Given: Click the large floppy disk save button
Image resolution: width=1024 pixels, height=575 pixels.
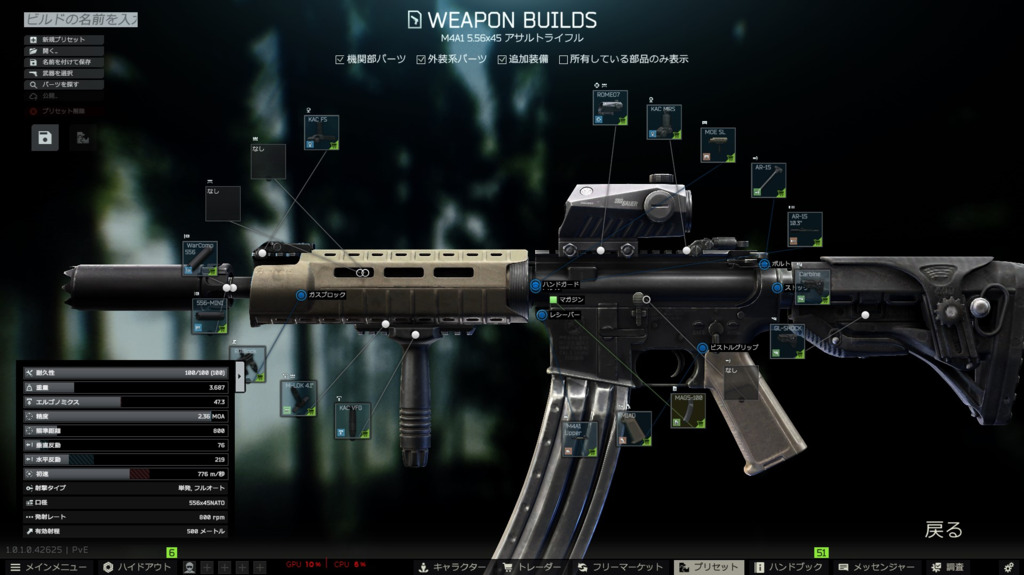Looking at the screenshot, I should (x=46, y=138).
